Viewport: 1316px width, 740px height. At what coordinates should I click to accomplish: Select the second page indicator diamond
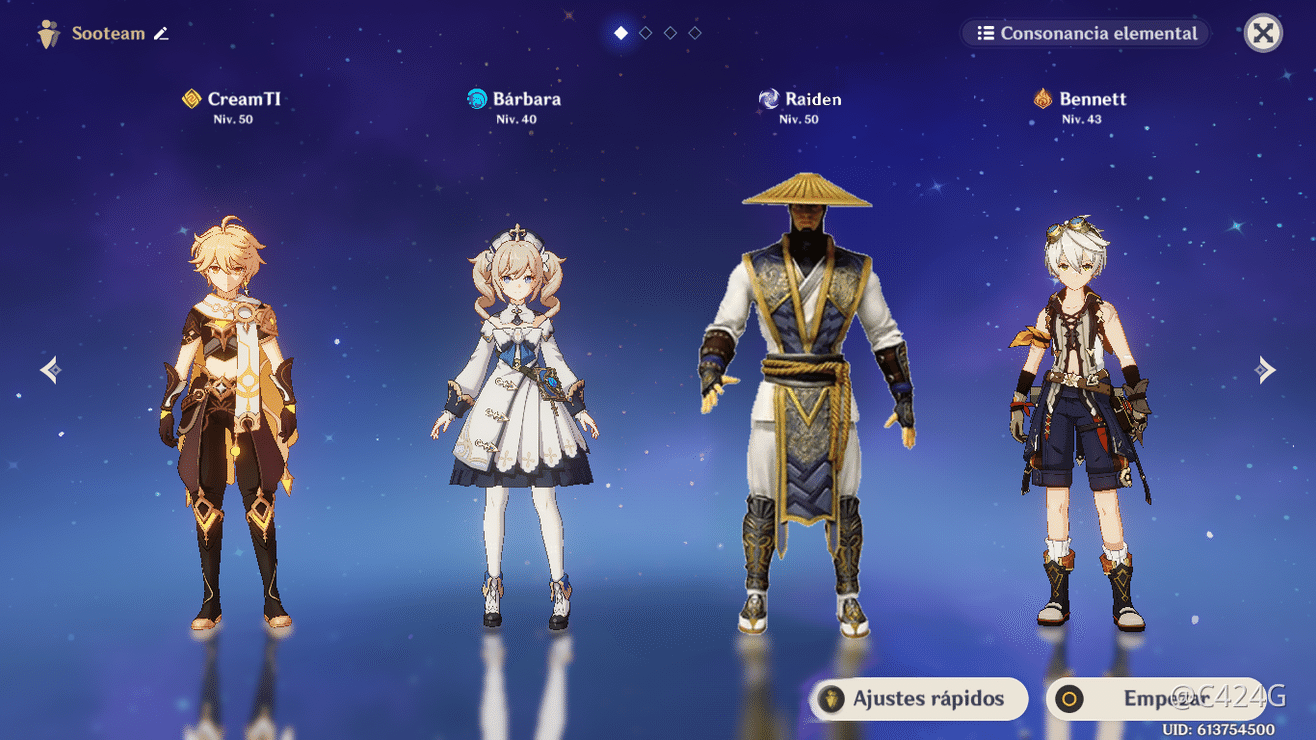click(646, 32)
